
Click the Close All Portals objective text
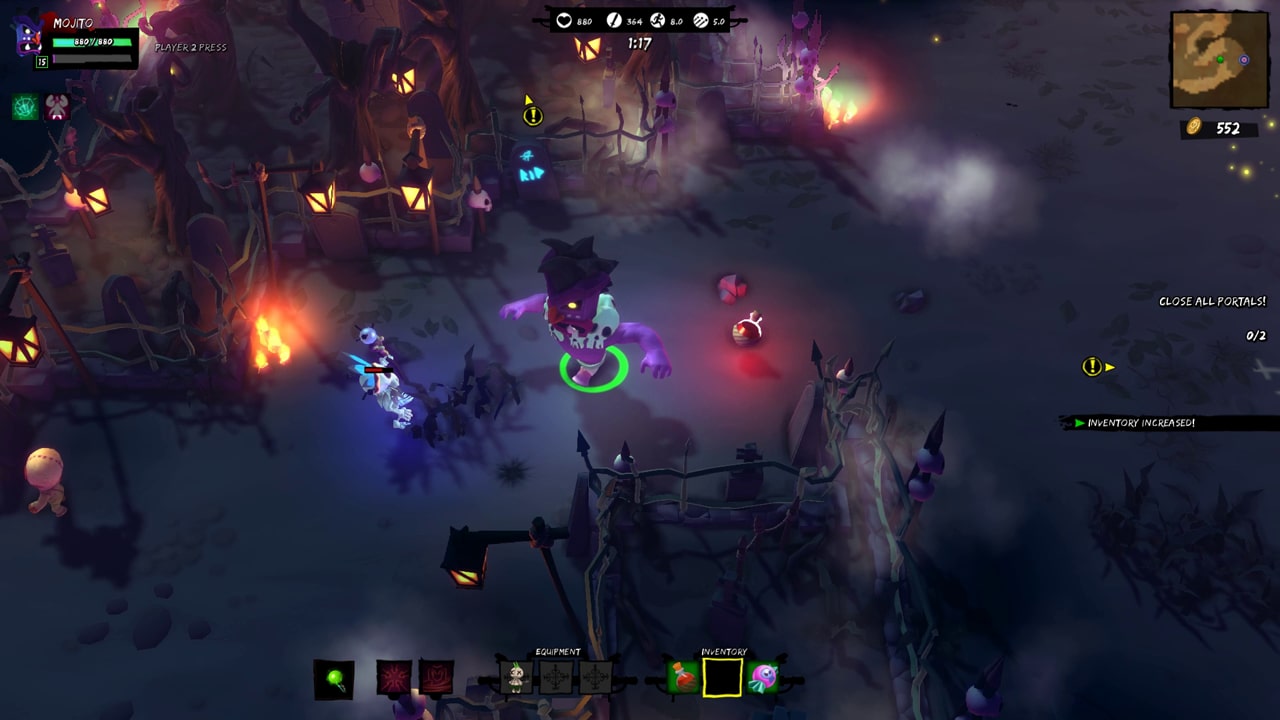coord(1213,299)
